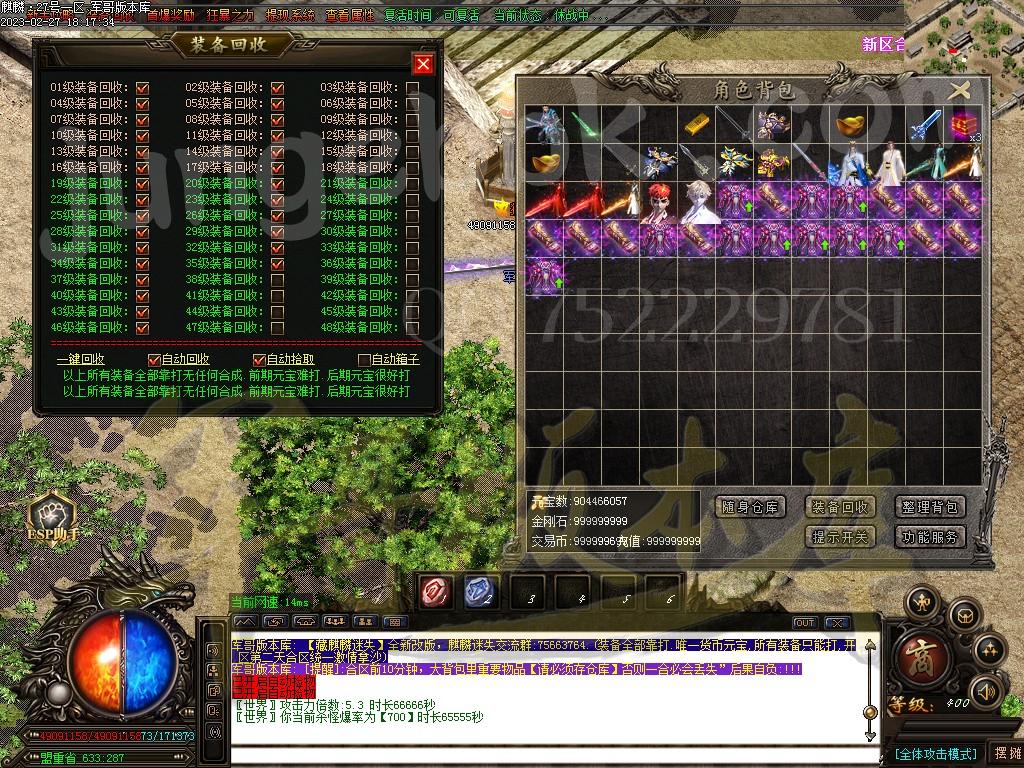Viewport: 1024px width, 768px height.
Task: Select the gold bar item in backpack
Action: [x=696, y=125]
